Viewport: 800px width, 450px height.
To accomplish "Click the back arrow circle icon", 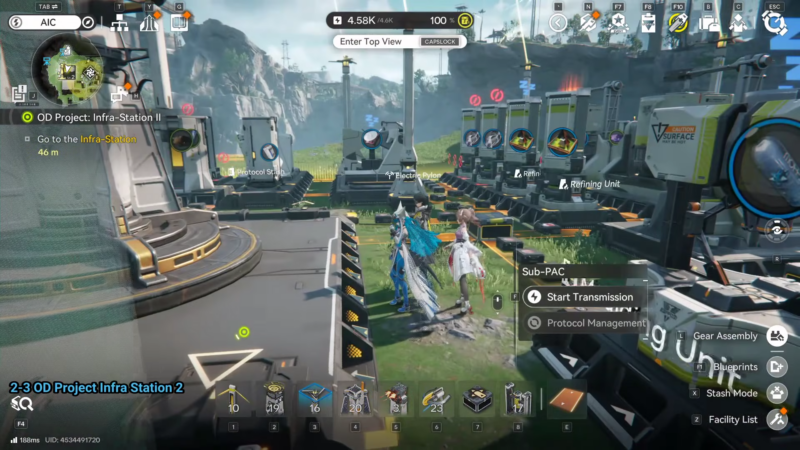I will (x=558, y=22).
